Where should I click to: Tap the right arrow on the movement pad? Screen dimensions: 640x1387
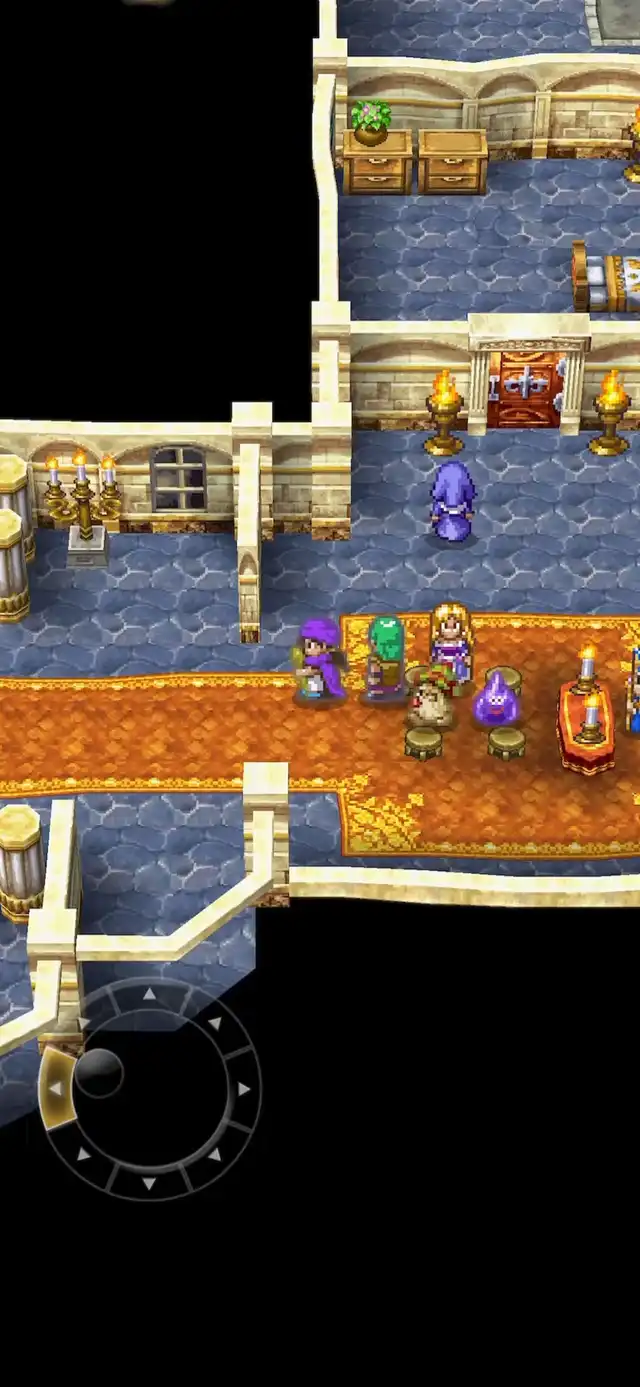242,1088
